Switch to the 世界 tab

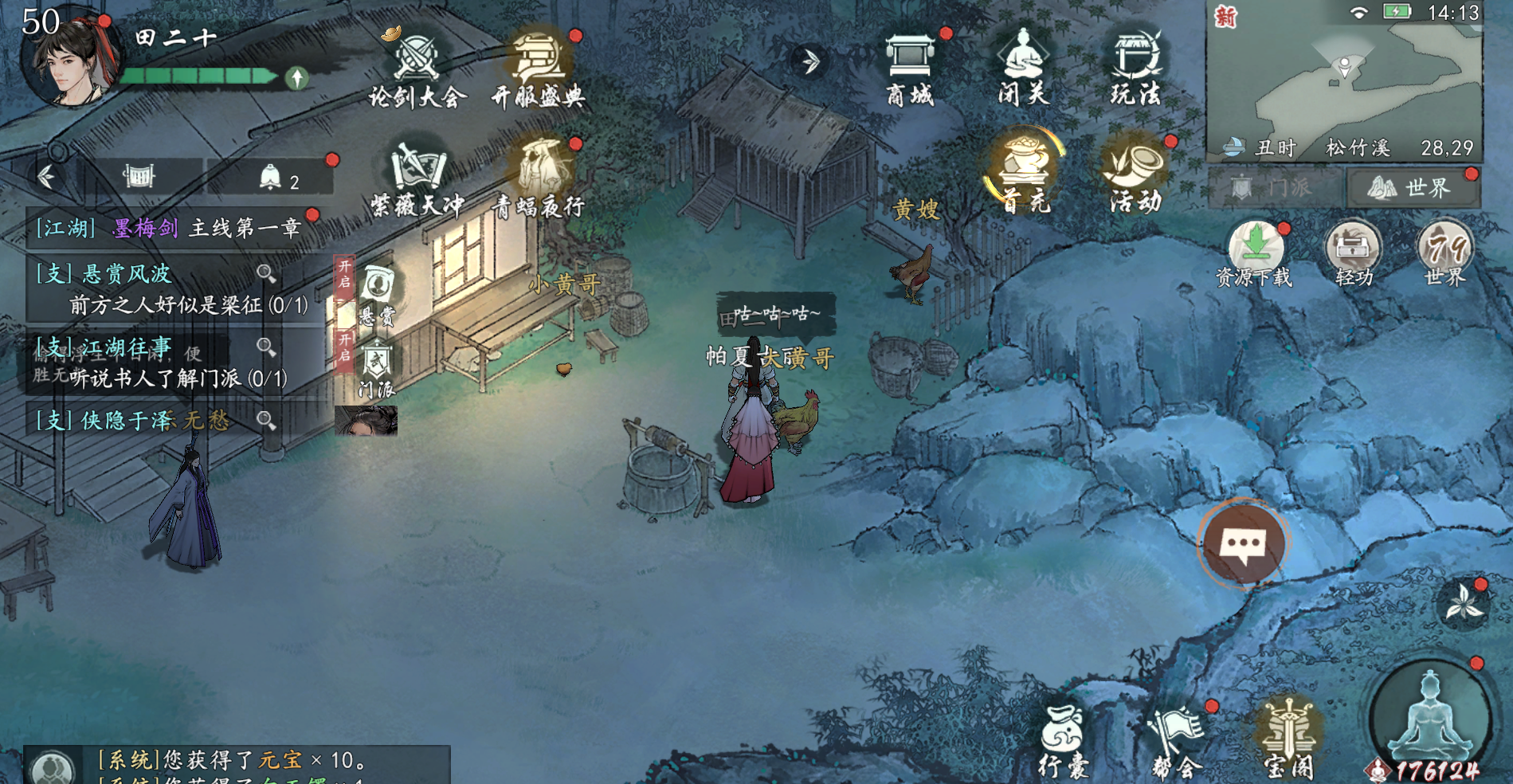click(x=1412, y=188)
